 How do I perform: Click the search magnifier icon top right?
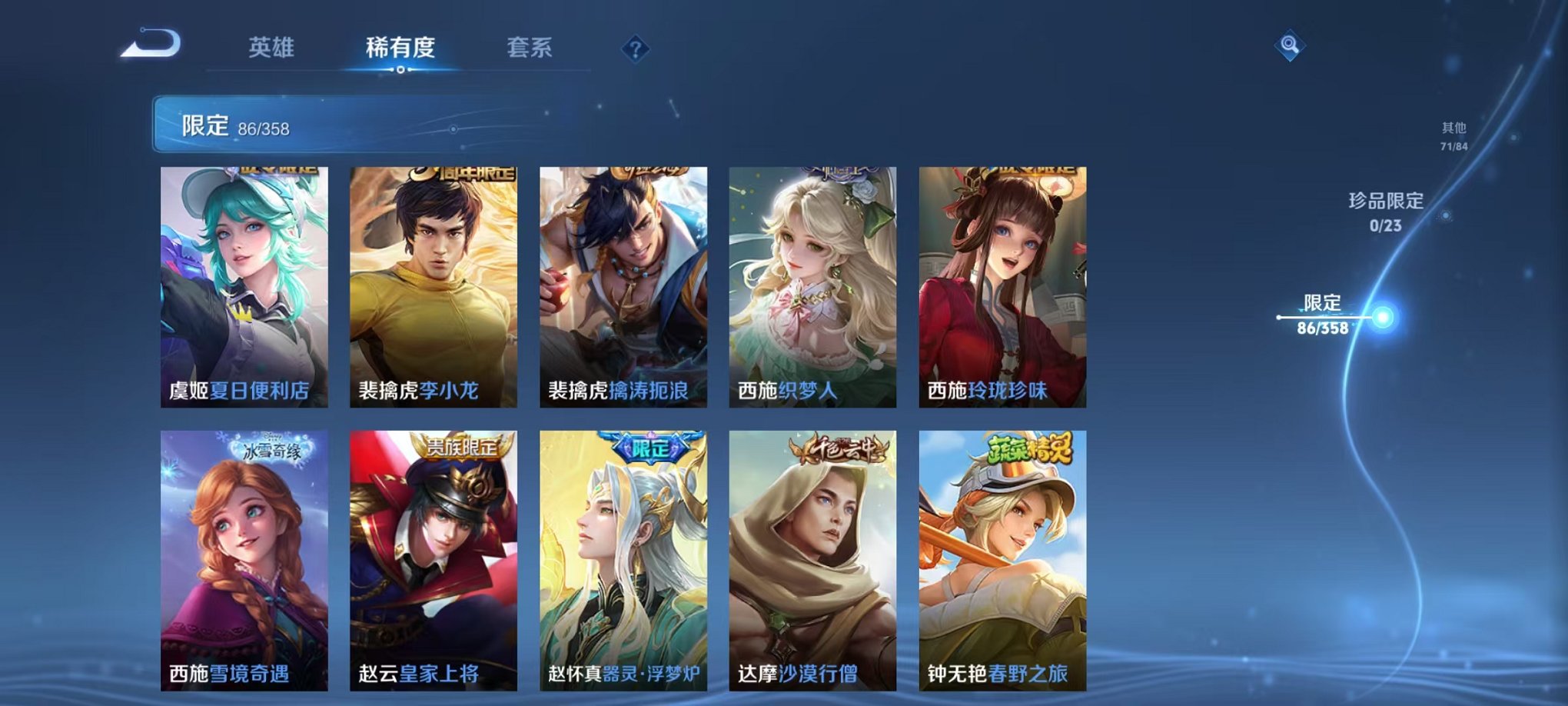pyautogui.click(x=1291, y=45)
